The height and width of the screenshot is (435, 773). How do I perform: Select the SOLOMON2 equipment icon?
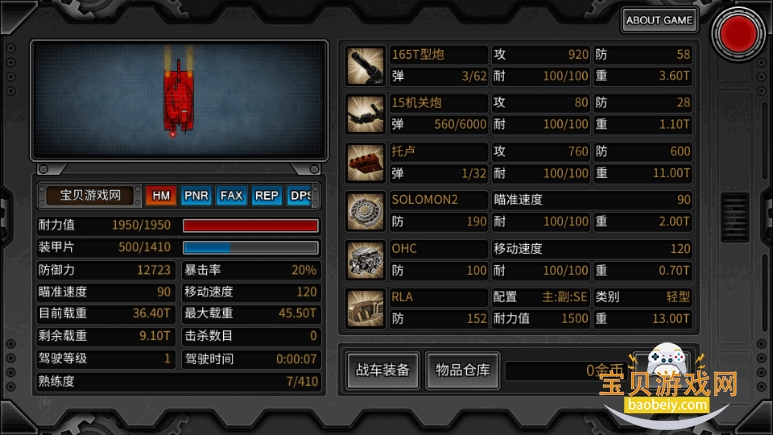[365, 210]
